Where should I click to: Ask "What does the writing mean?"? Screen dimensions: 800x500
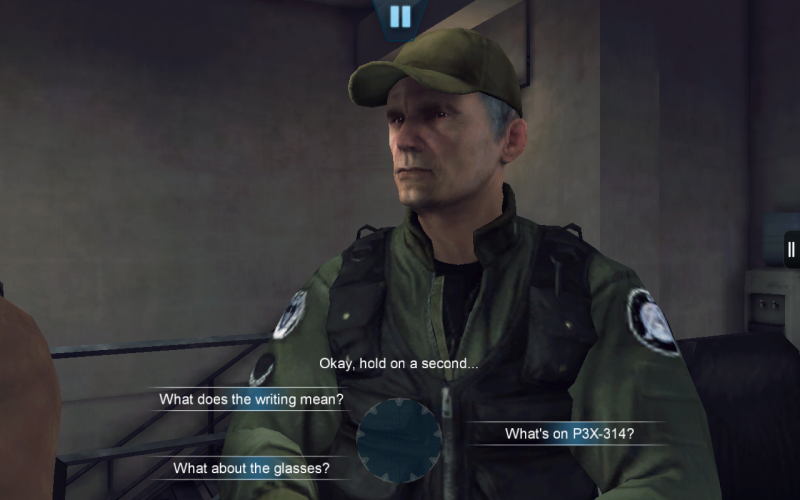(x=251, y=400)
